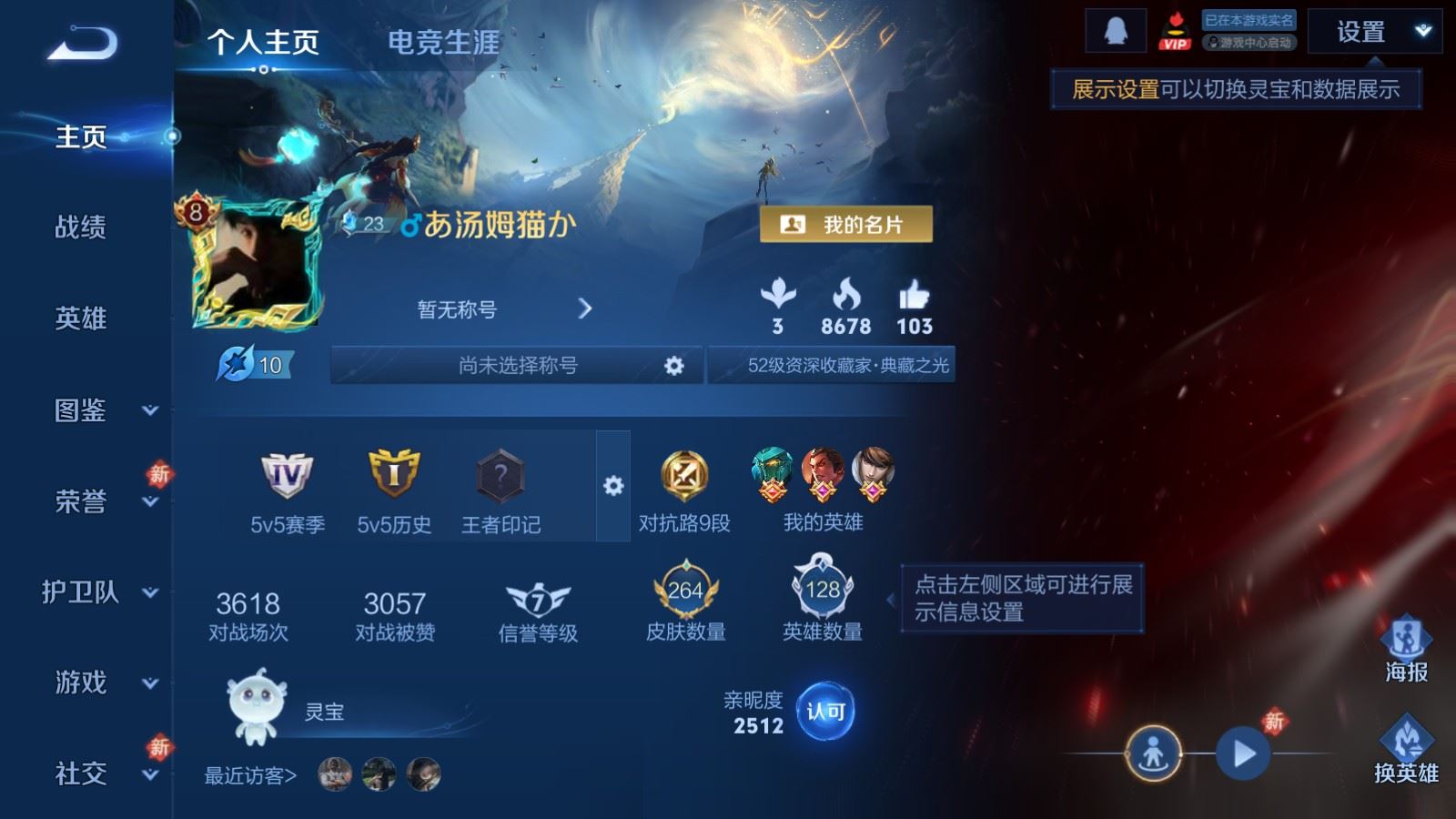Switch to the 电竞生涯 tab
Viewport: 1456px width, 819px height.
[x=443, y=43]
